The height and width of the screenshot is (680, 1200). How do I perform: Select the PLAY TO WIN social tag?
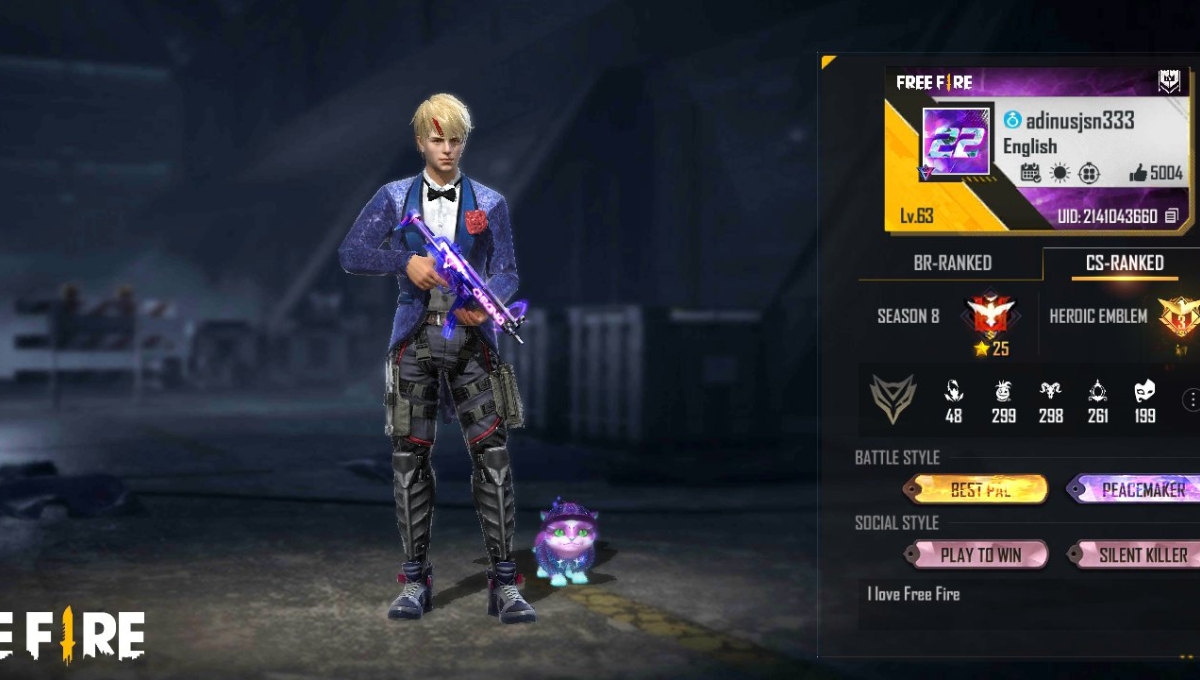[x=976, y=554]
